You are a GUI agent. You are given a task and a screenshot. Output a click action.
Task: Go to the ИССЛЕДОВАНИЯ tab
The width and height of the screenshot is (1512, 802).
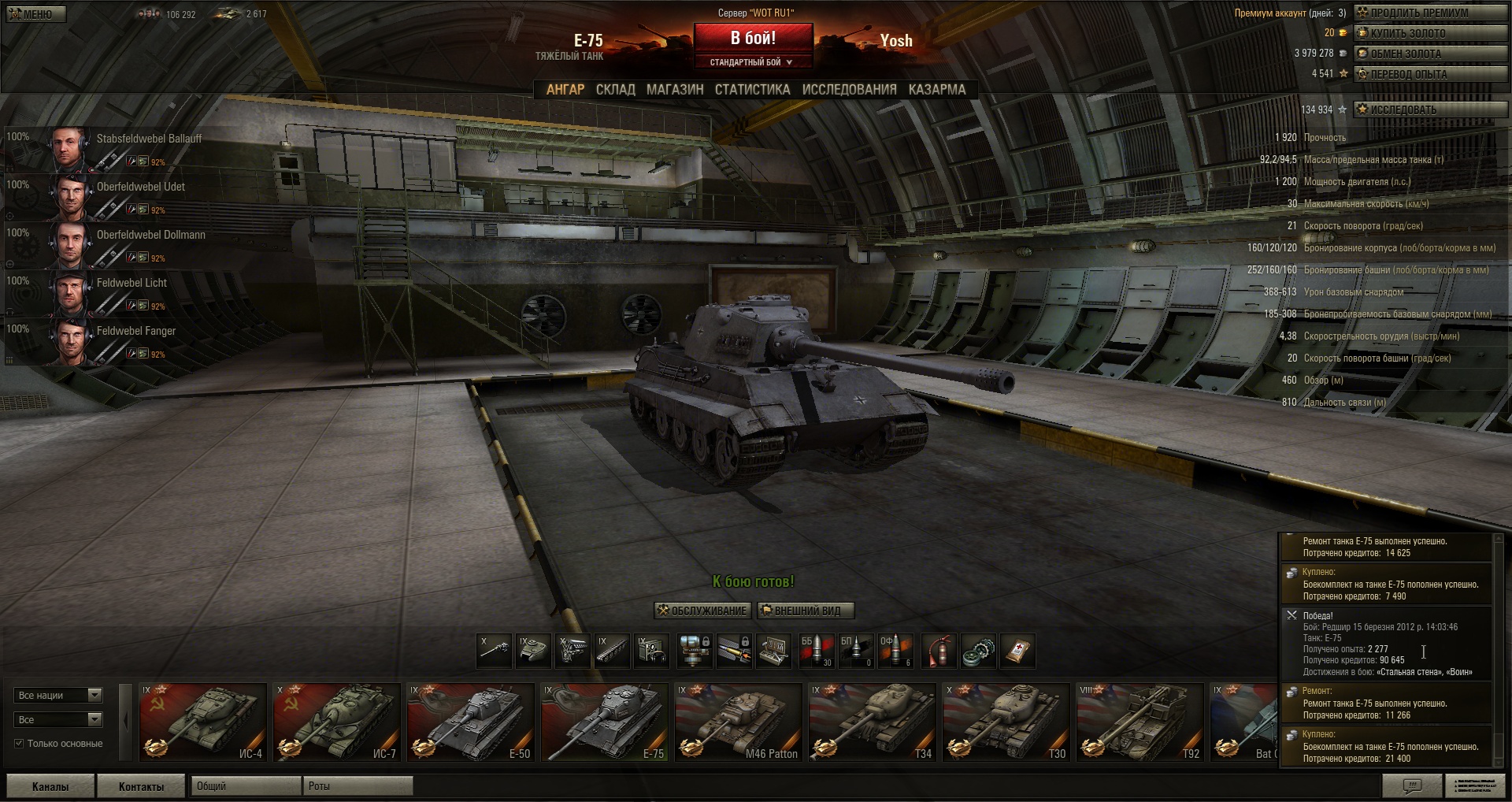pos(849,90)
